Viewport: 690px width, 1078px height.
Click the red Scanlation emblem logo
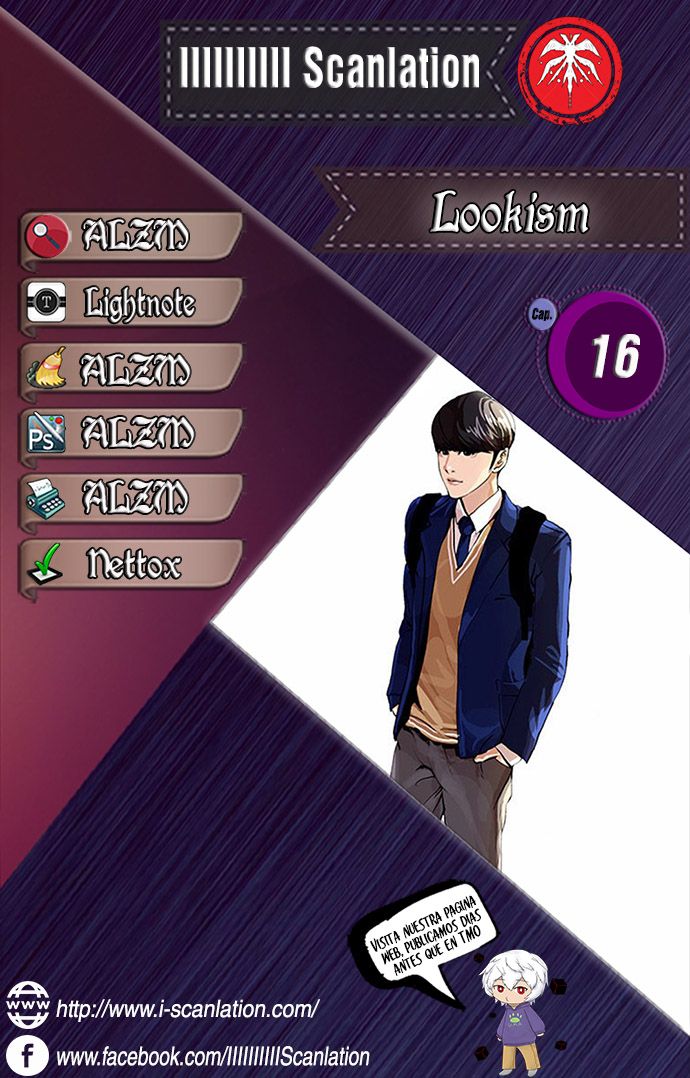click(569, 70)
